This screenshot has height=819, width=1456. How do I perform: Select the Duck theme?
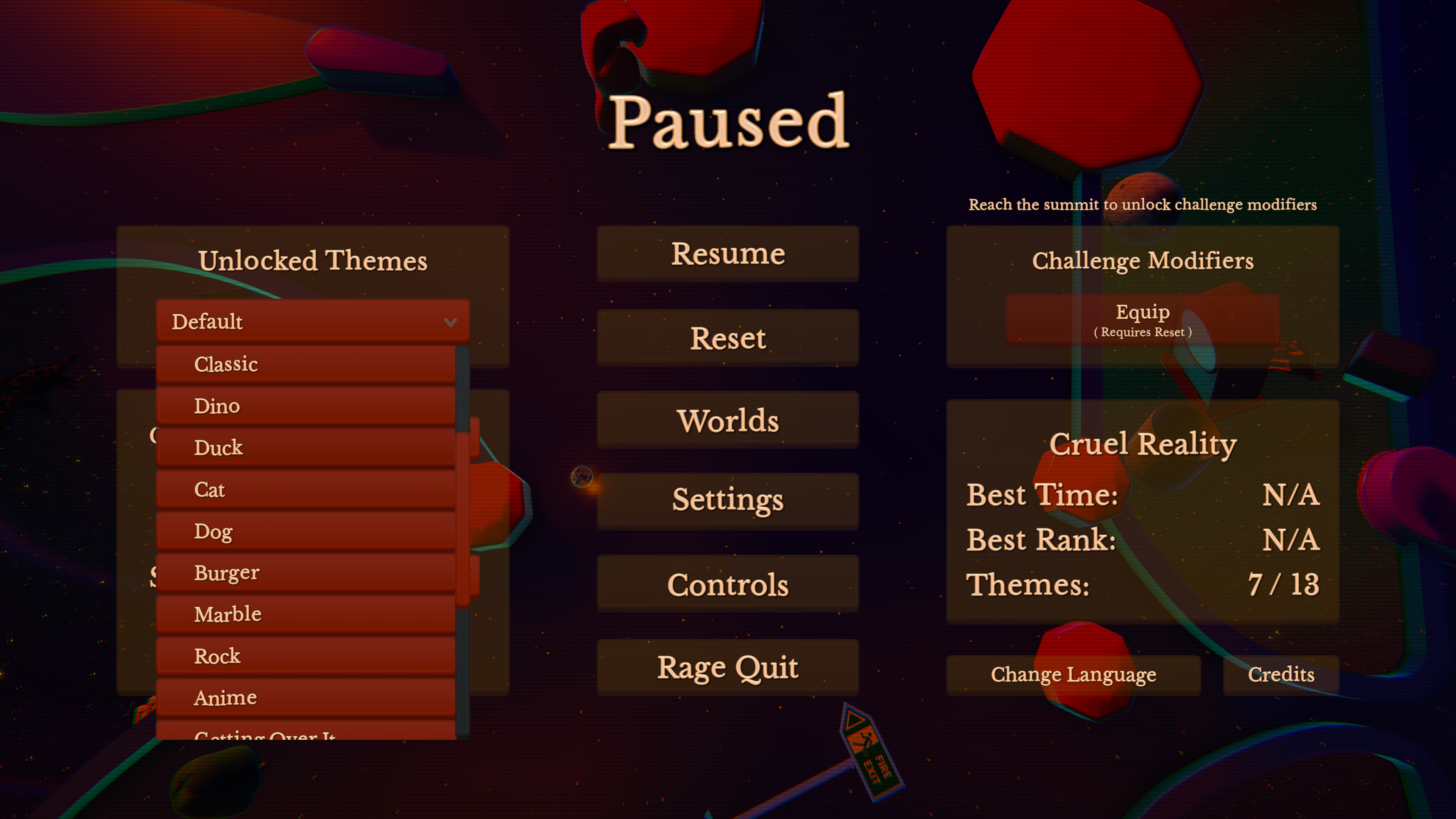coord(307,447)
